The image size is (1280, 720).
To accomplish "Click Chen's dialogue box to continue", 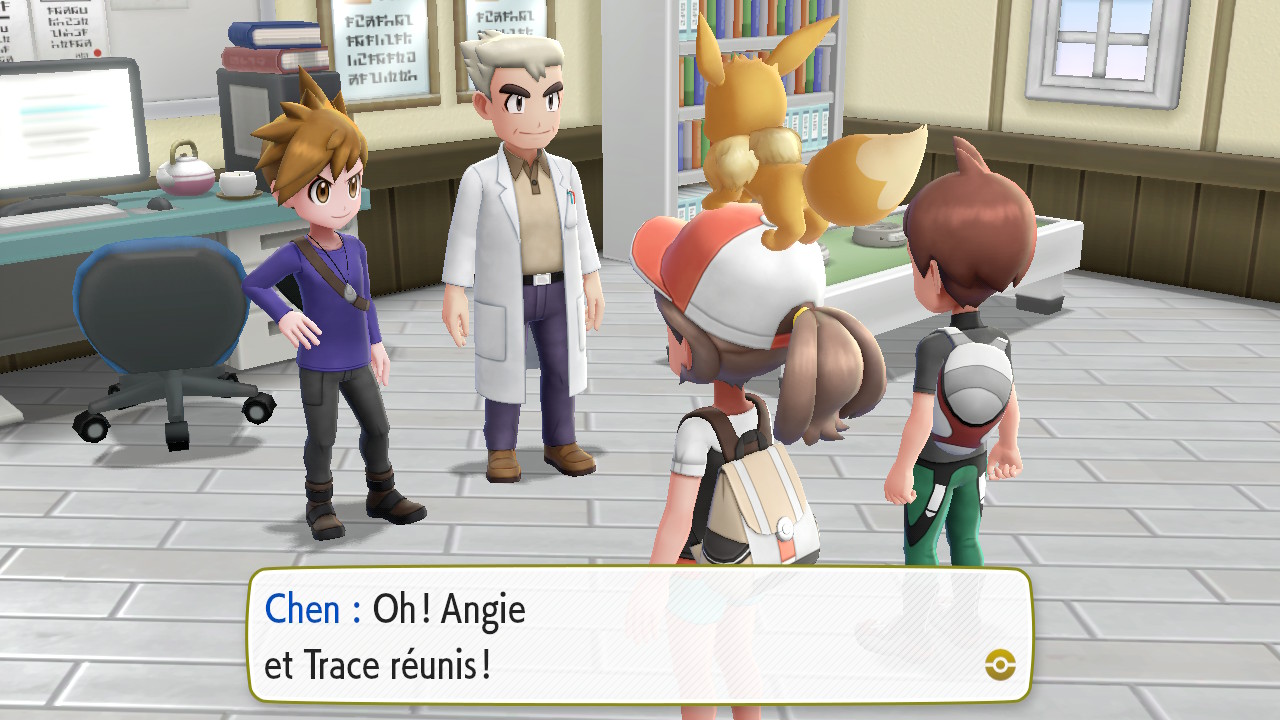I will click(x=640, y=635).
